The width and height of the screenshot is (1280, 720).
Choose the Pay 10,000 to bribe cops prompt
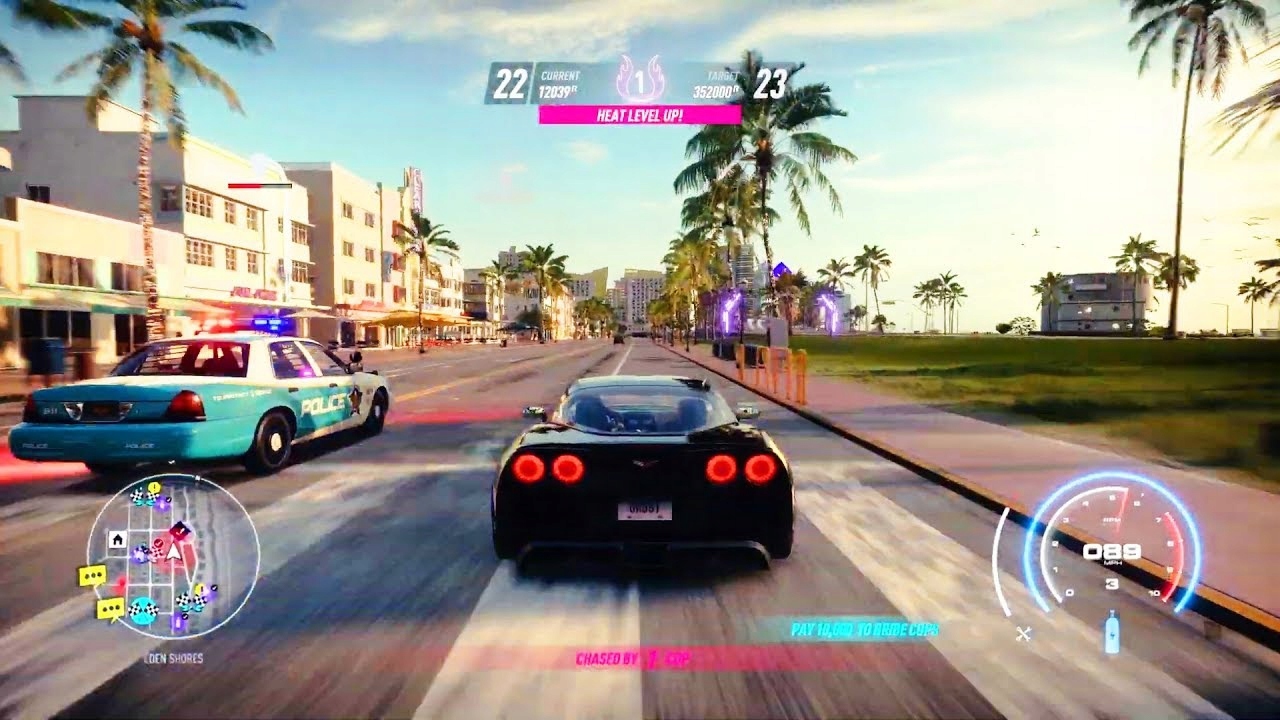pos(864,630)
